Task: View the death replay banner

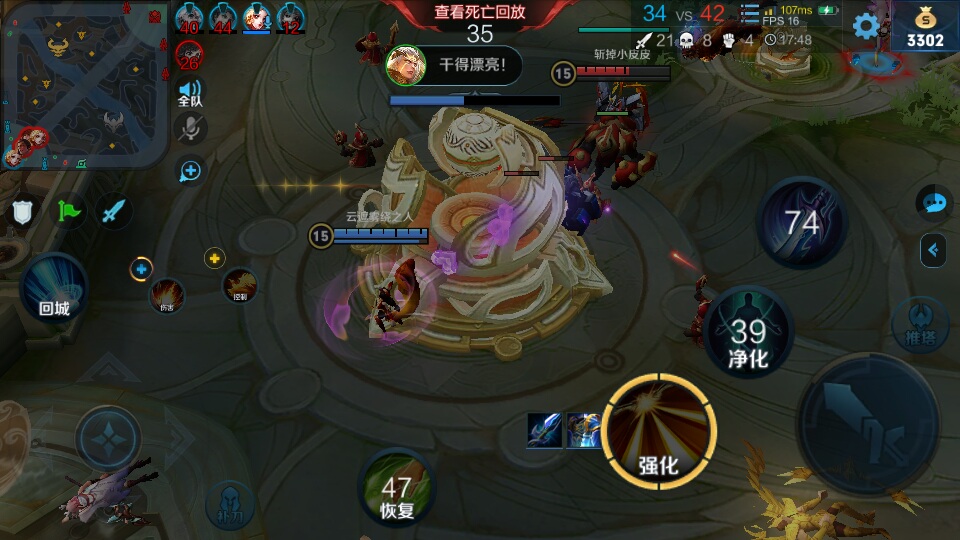Action: pyautogui.click(x=480, y=13)
